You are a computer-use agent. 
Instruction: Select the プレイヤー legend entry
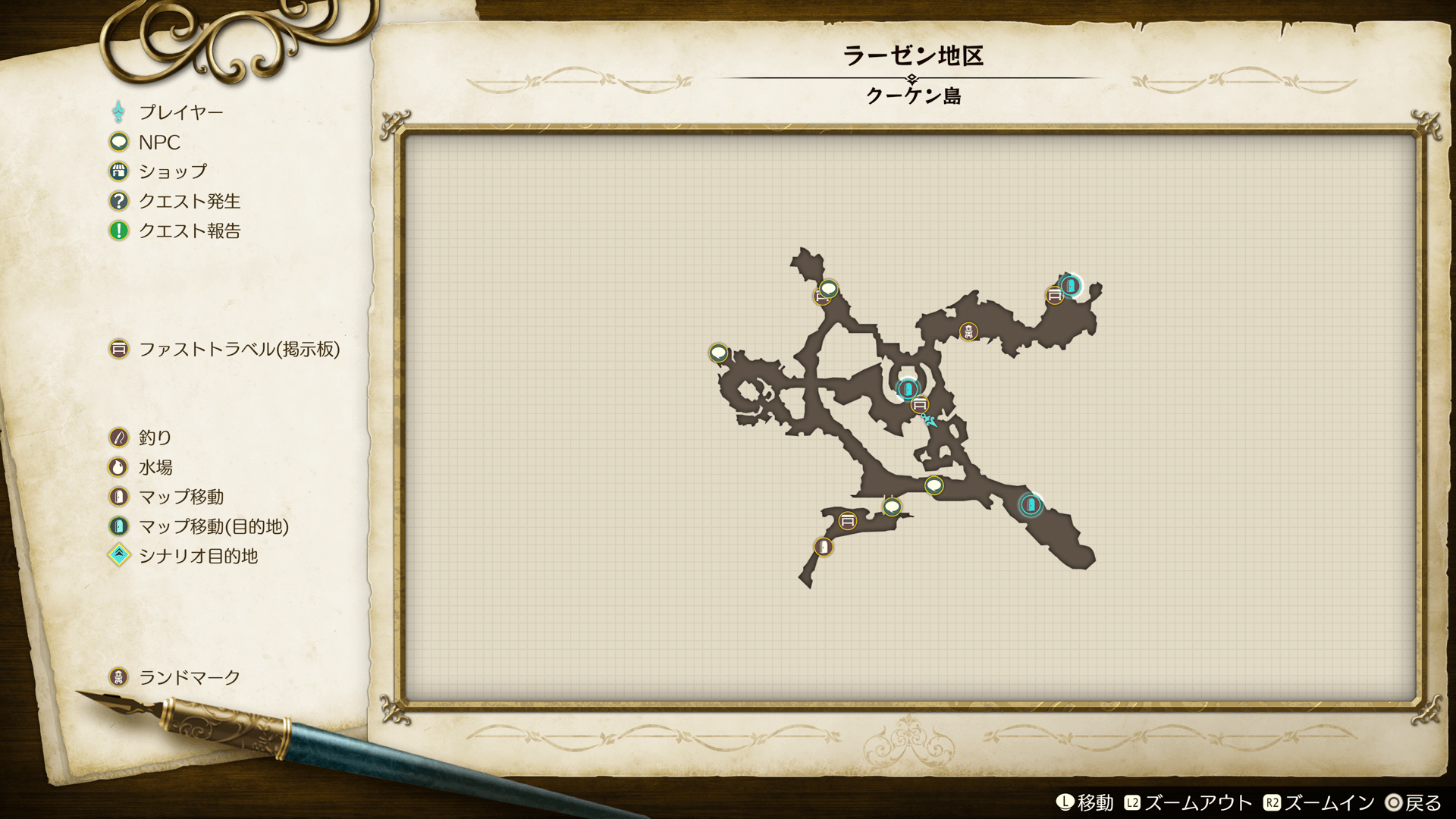click(180, 112)
